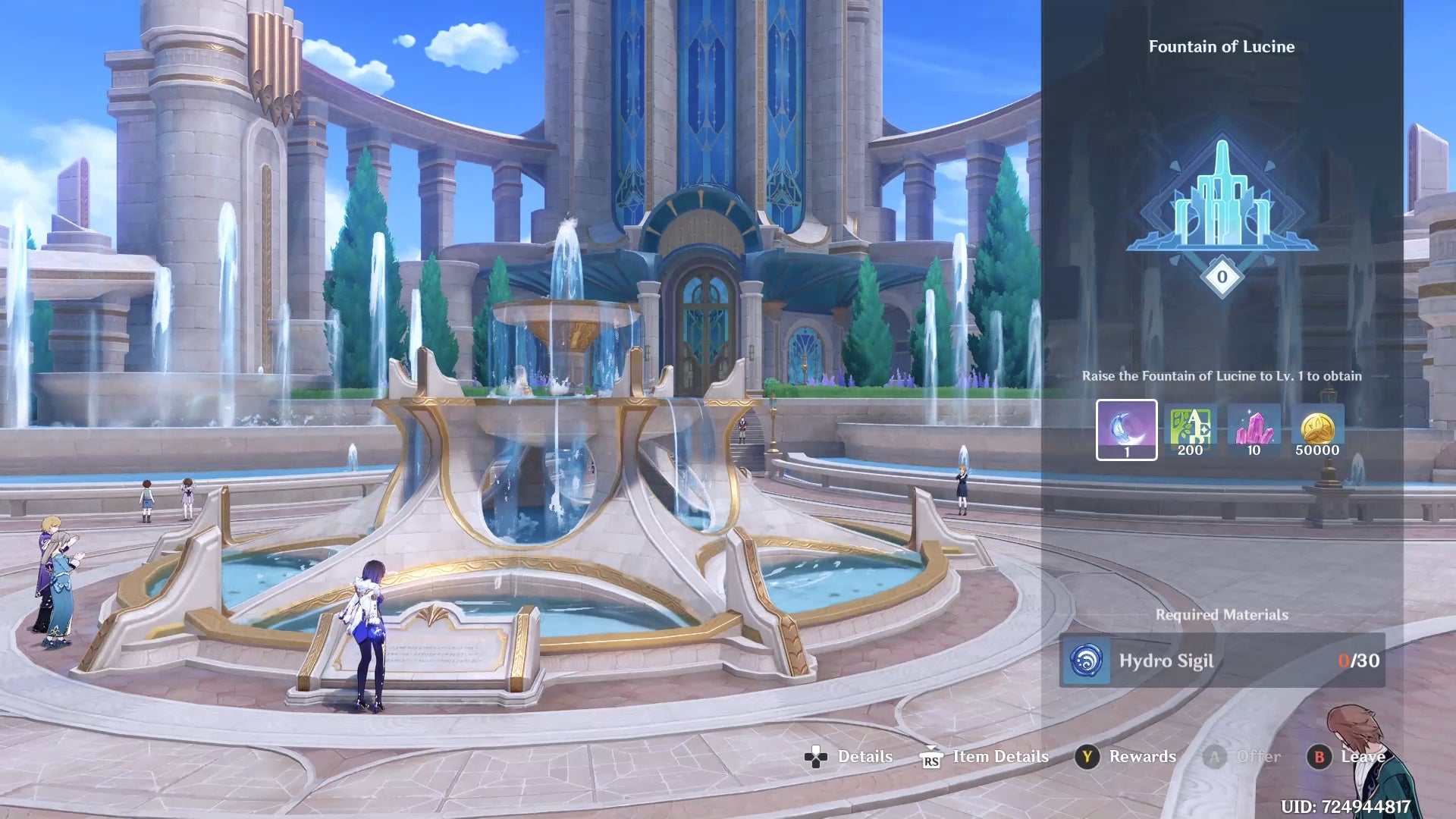Click the grayed-out A Offer icon

pyautogui.click(x=1216, y=757)
